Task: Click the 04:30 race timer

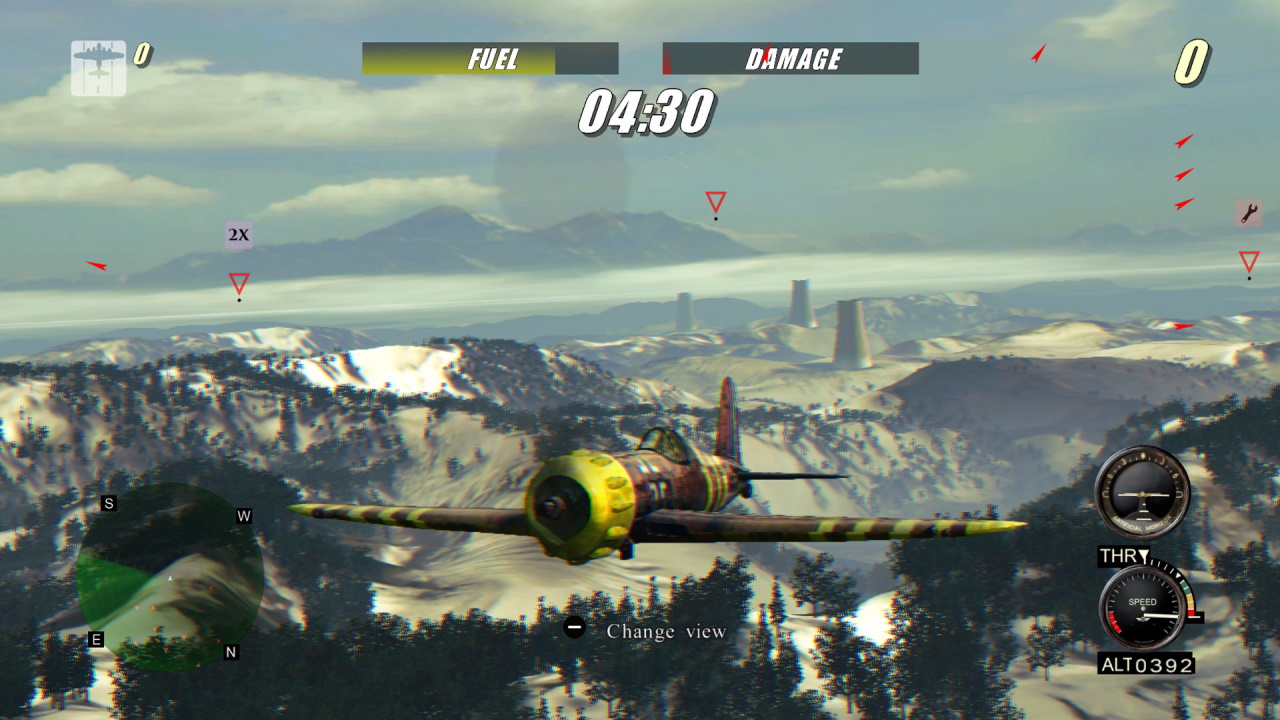Action: [648, 112]
